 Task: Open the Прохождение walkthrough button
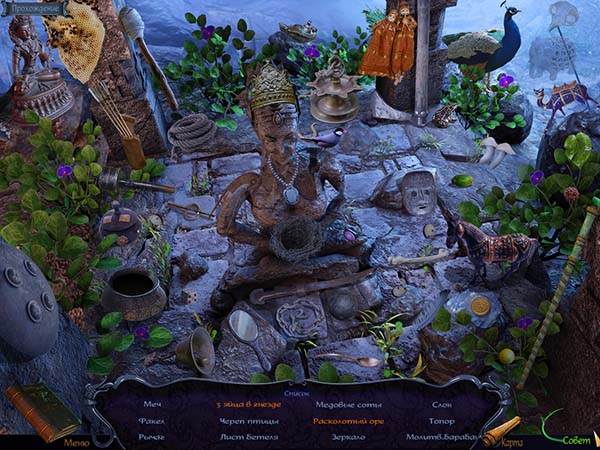[x=35, y=8]
